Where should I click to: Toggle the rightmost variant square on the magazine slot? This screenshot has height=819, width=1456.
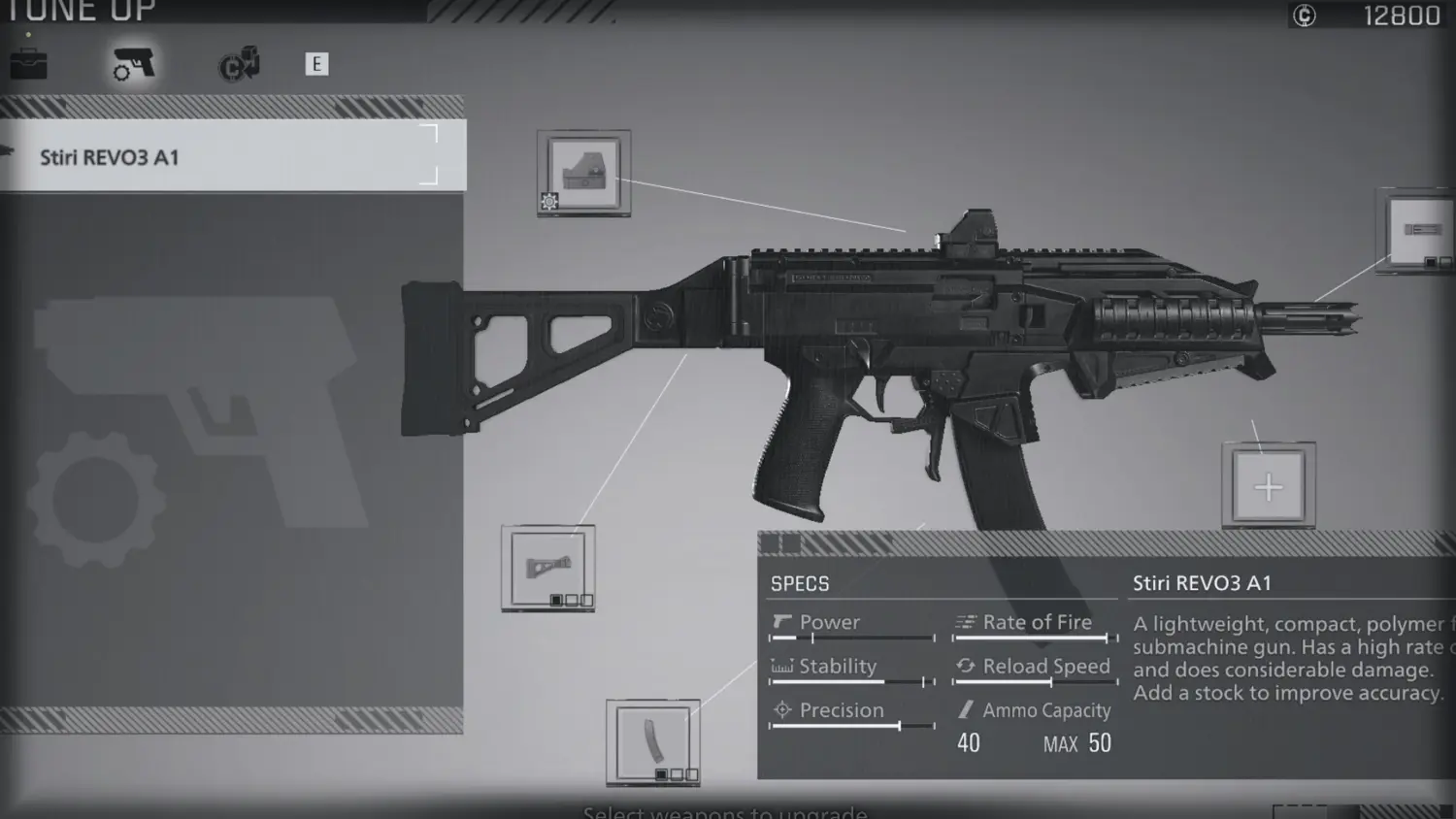[x=692, y=774]
